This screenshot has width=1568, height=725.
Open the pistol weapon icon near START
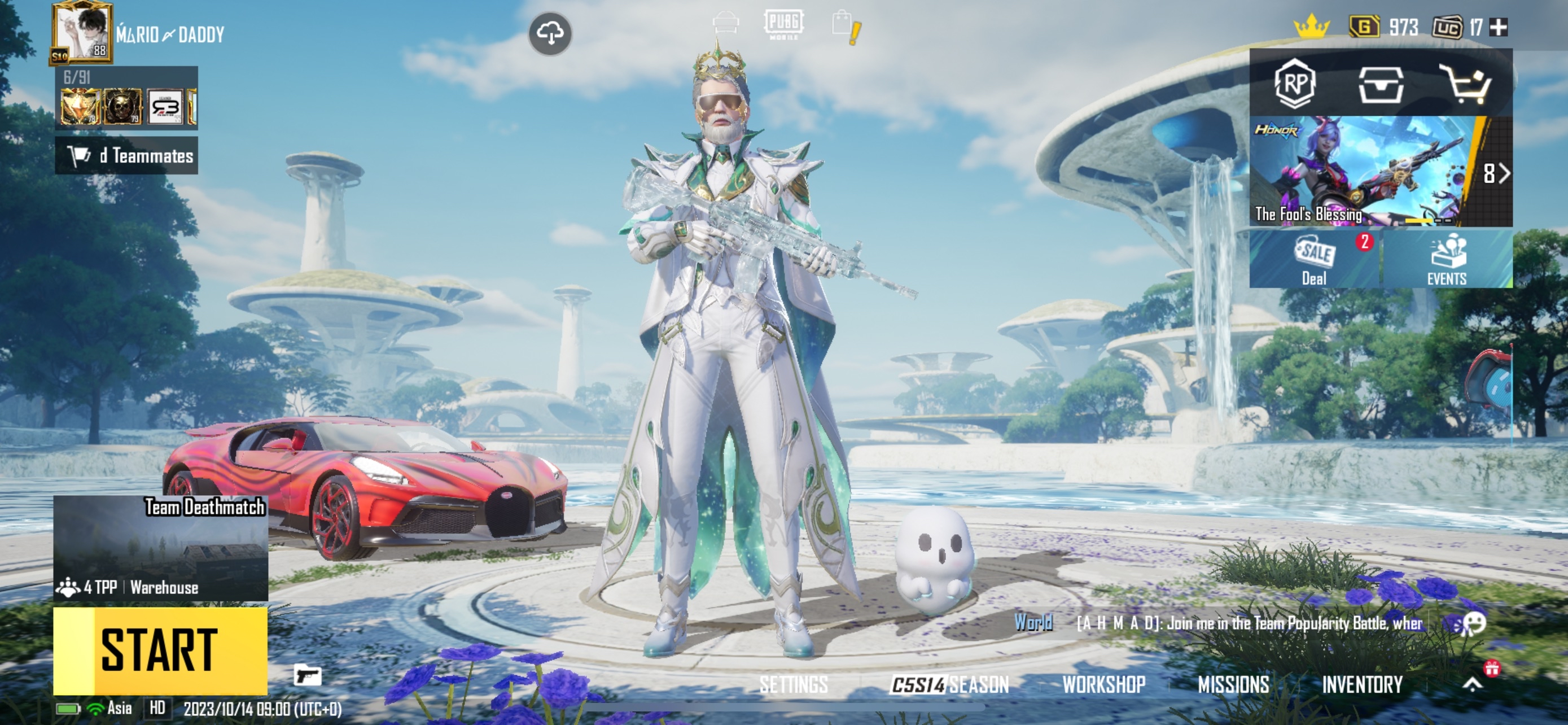point(308,675)
